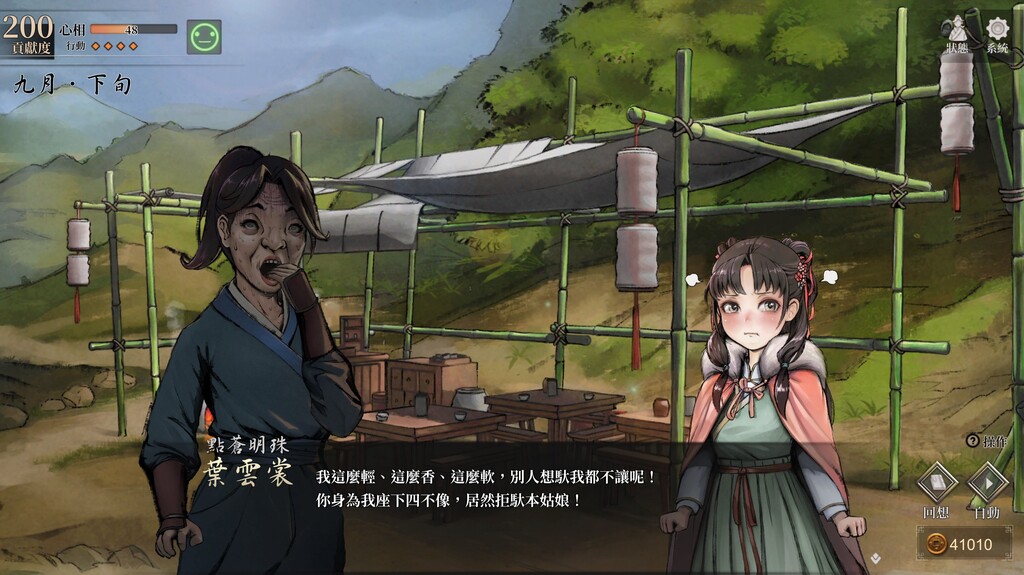Open the 回想 dialogue log
The width and height of the screenshot is (1024, 575).
coord(937,484)
